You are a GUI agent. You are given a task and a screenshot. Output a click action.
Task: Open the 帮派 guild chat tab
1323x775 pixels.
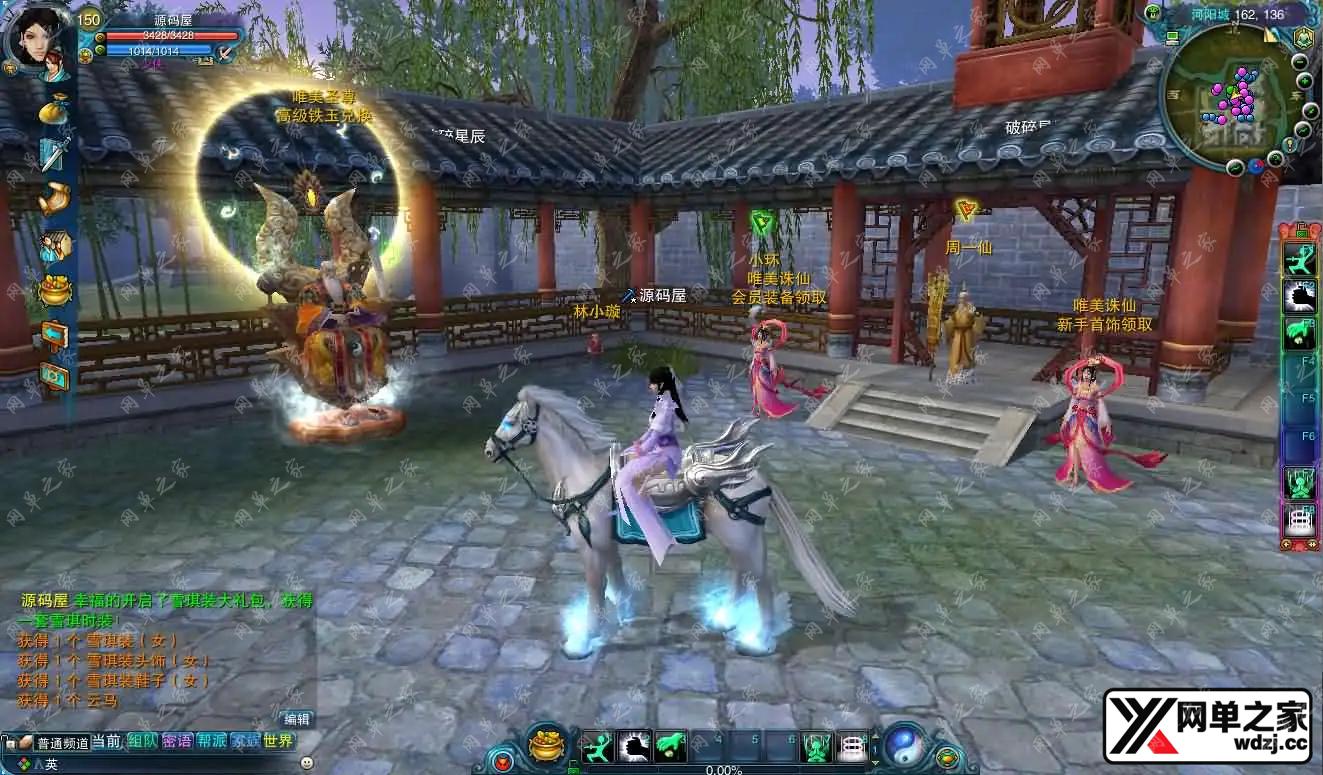click(211, 741)
